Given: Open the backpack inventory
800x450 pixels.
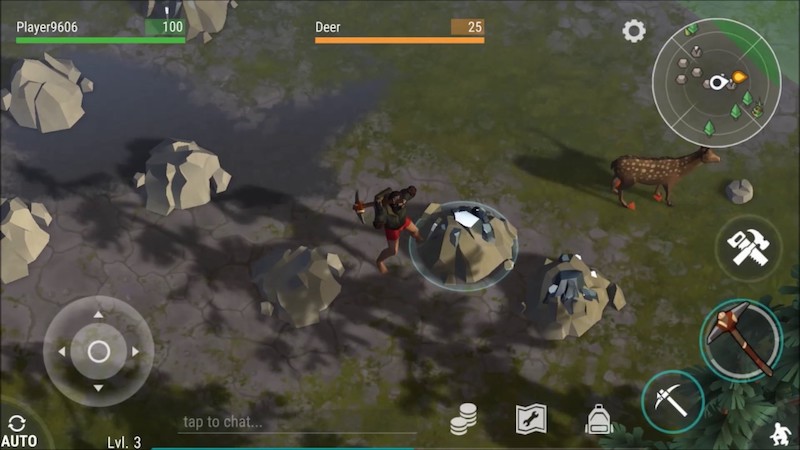Looking at the screenshot, I should pos(599,419).
